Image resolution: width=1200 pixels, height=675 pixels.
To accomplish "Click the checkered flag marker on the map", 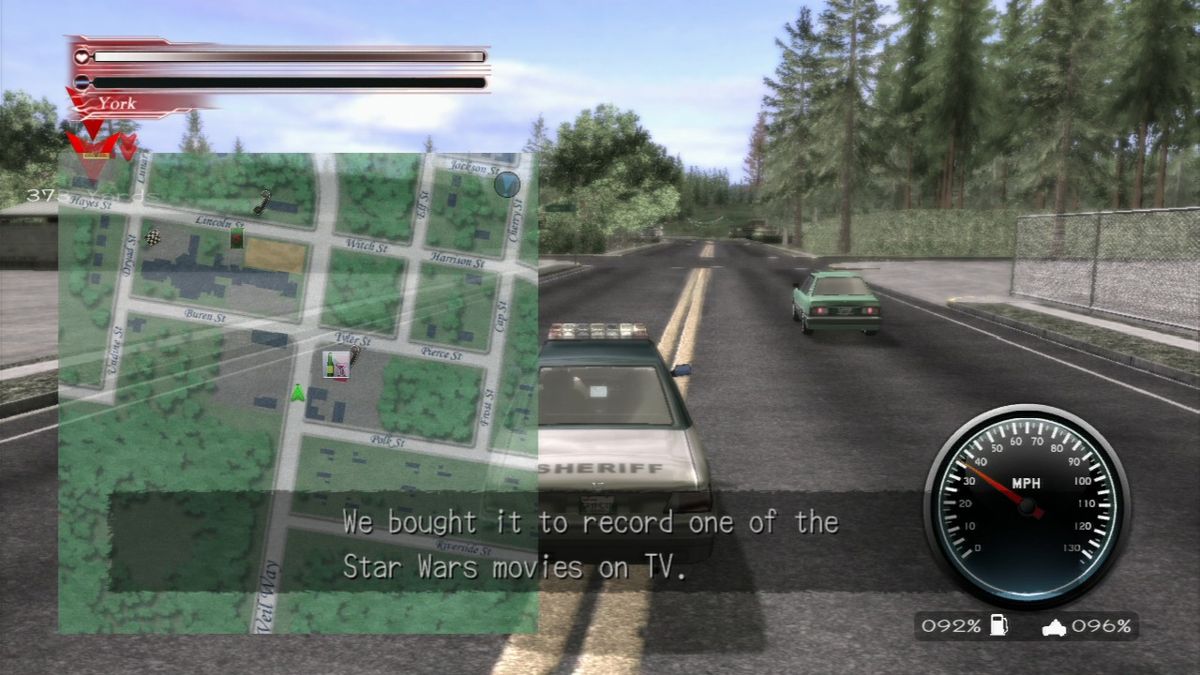I will click(x=152, y=237).
